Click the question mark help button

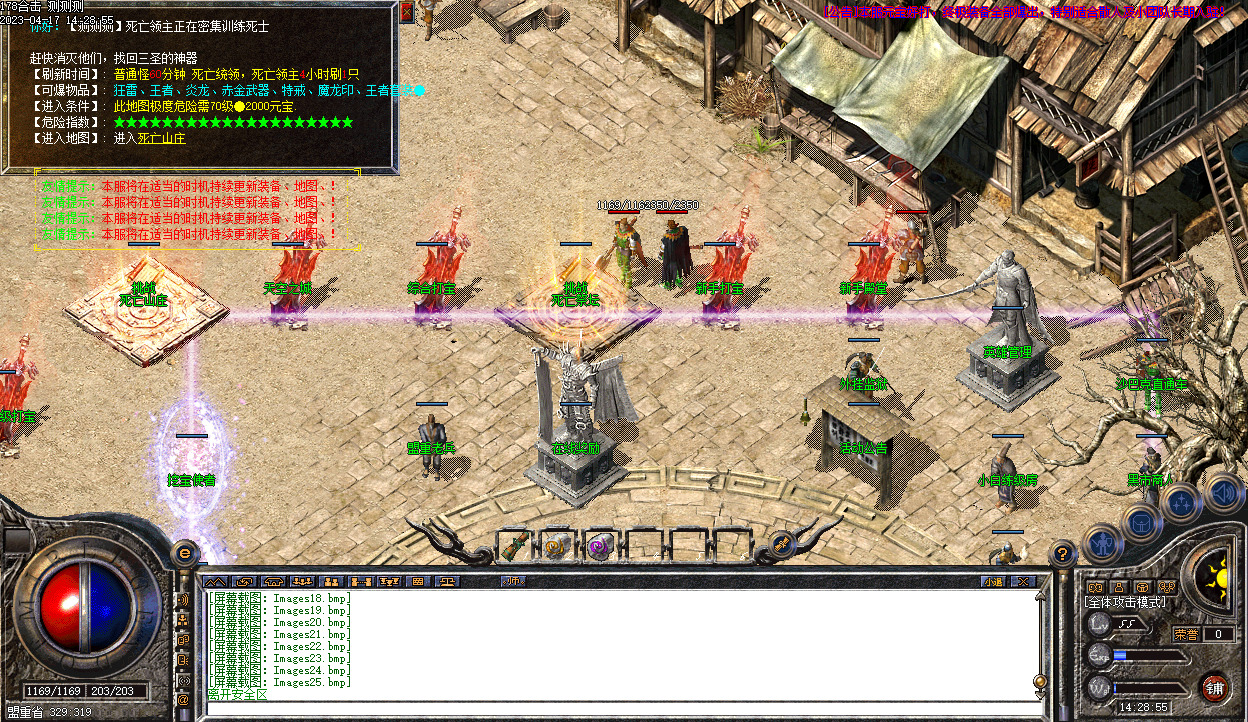(x=1063, y=551)
